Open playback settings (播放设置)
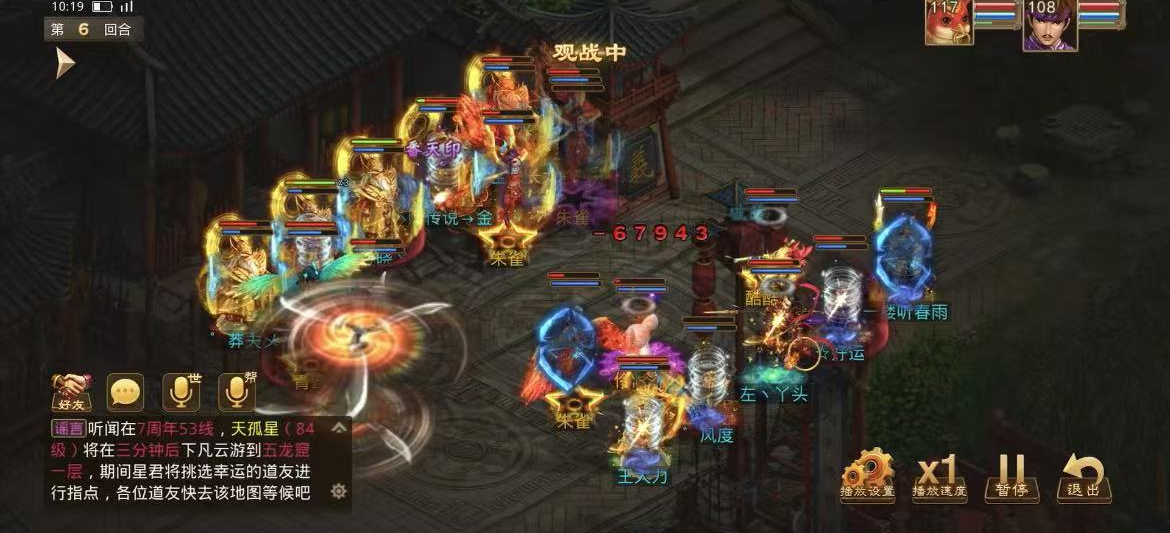The image size is (1170, 533). pos(867,474)
